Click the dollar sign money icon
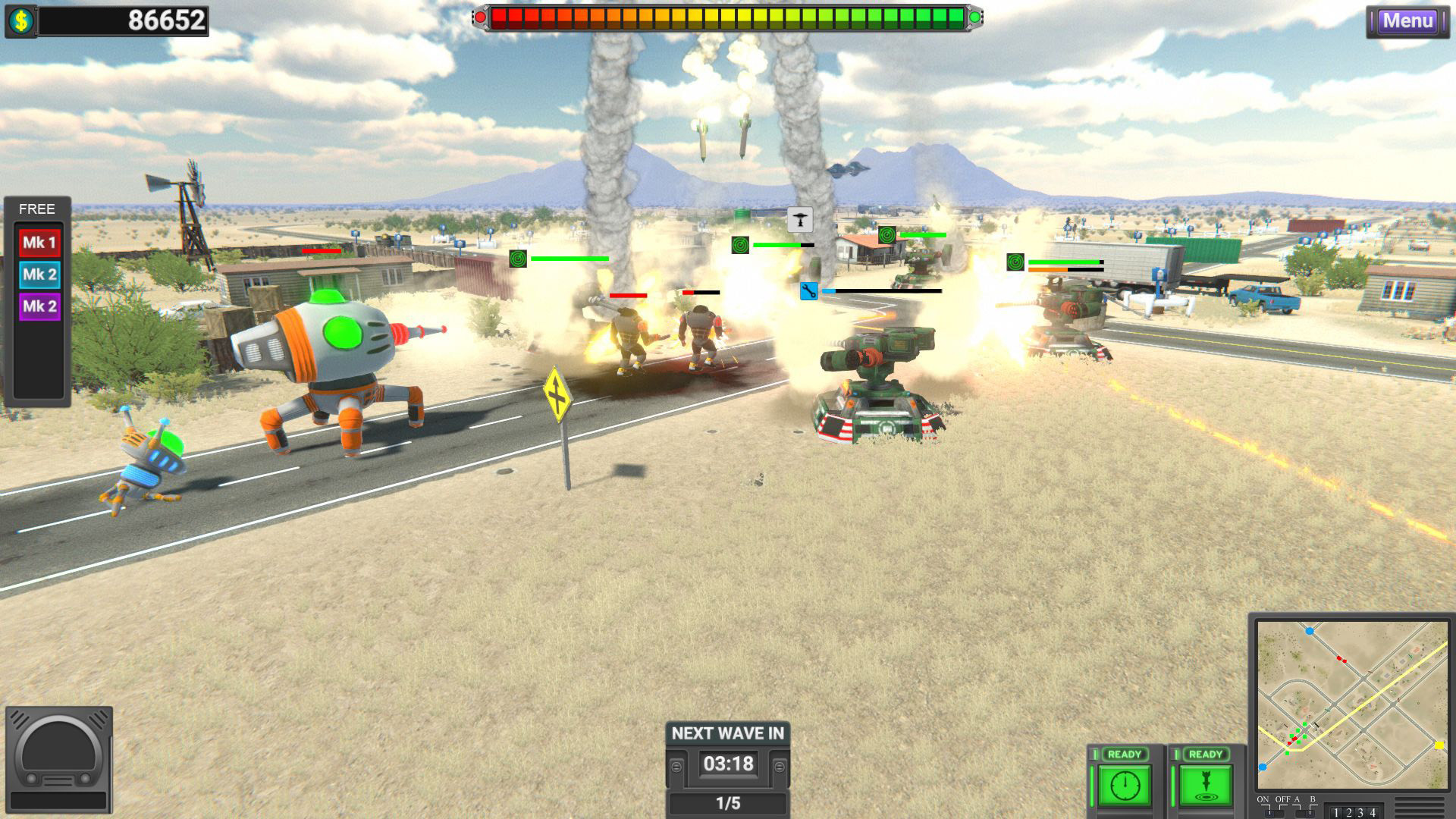The width and height of the screenshot is (1456, 819). 21,17
